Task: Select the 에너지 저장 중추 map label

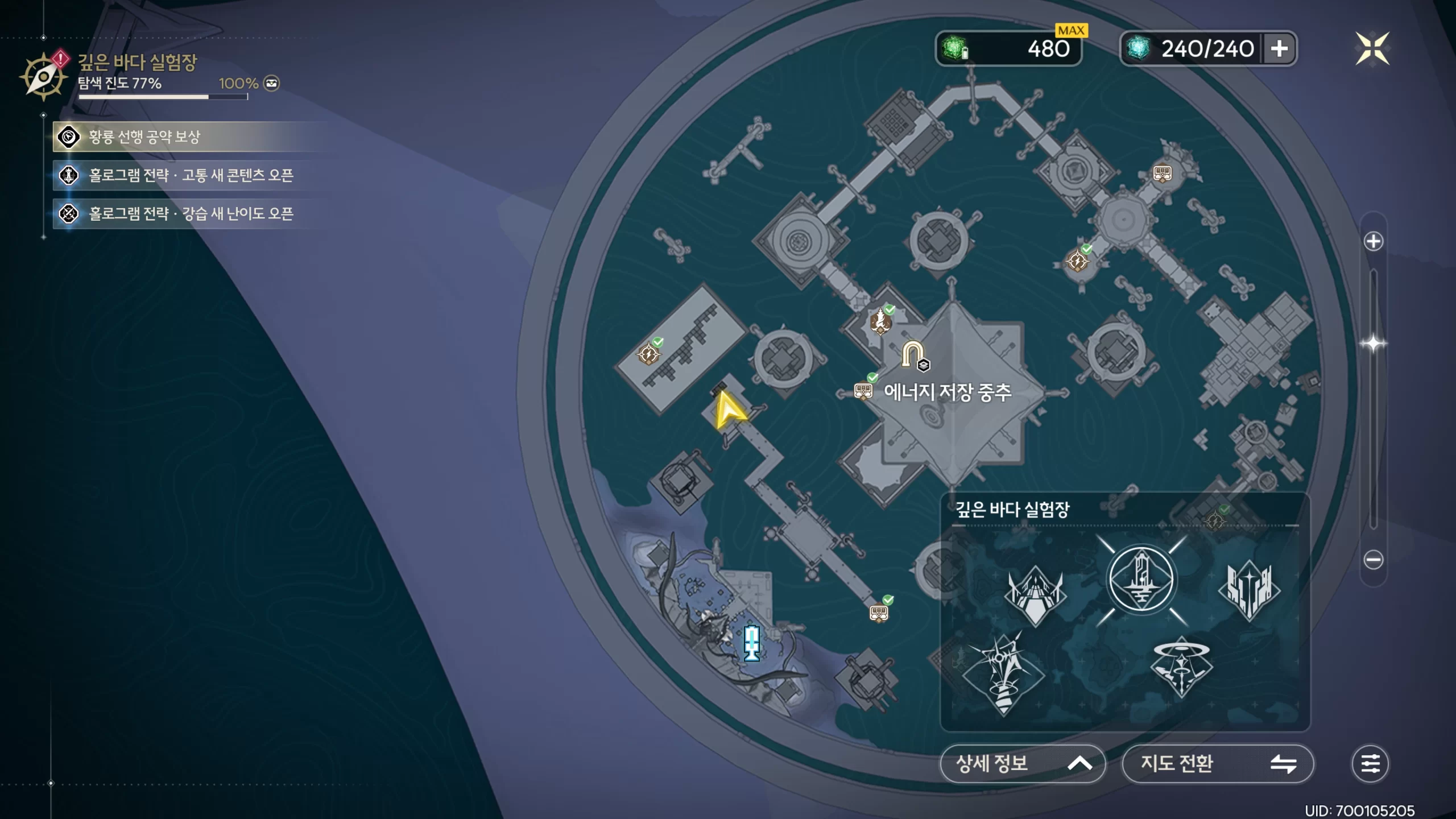Action: [948, 392]
